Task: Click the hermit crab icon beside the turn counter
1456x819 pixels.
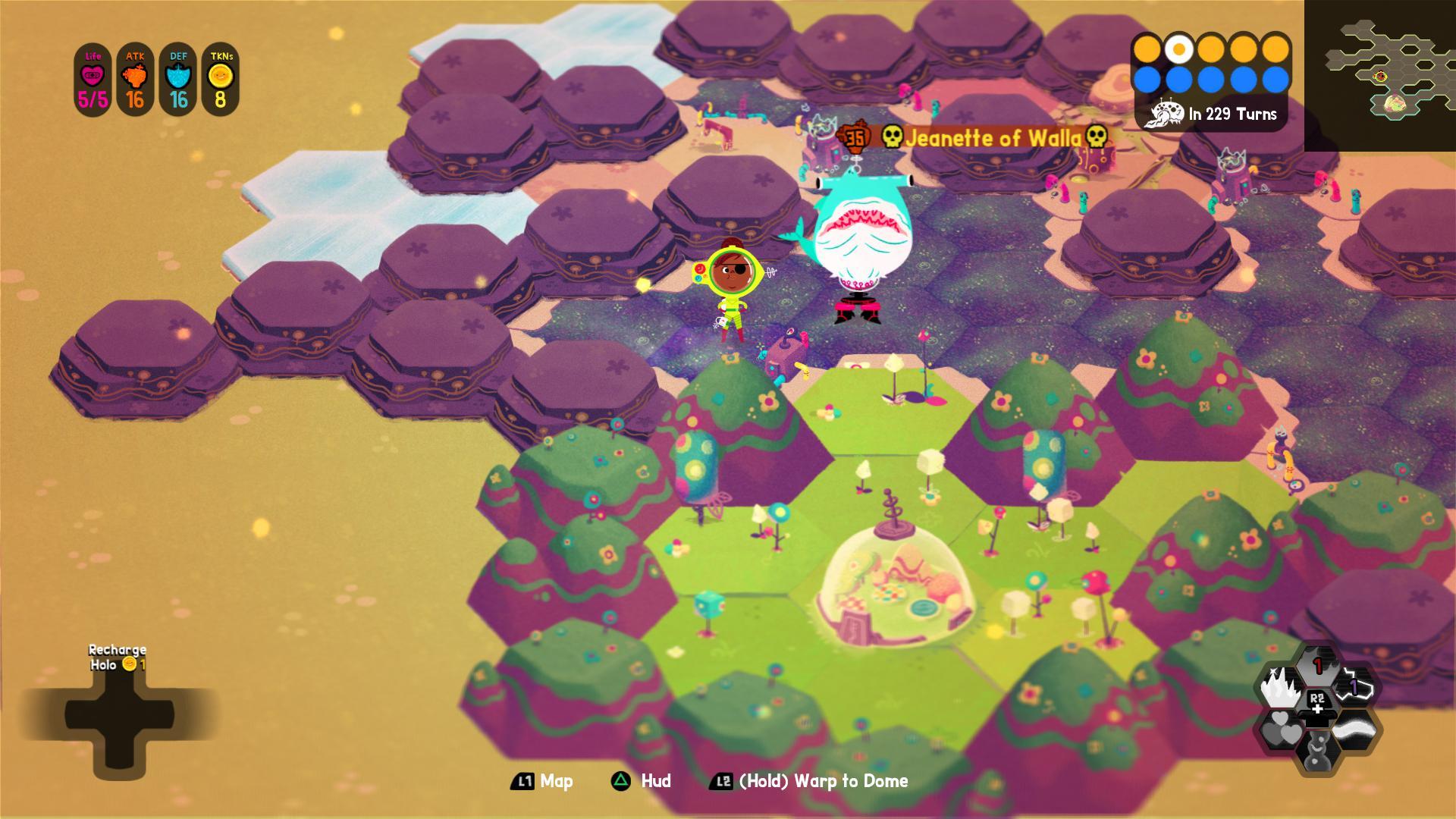Action: (1168, 112)
